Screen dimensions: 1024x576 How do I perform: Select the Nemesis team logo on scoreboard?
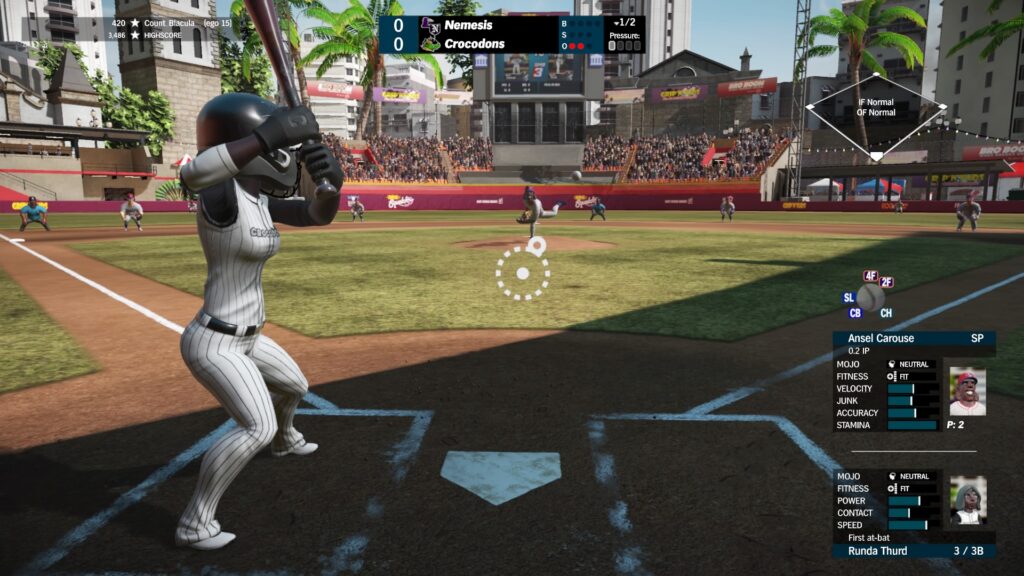click(430, 24)
